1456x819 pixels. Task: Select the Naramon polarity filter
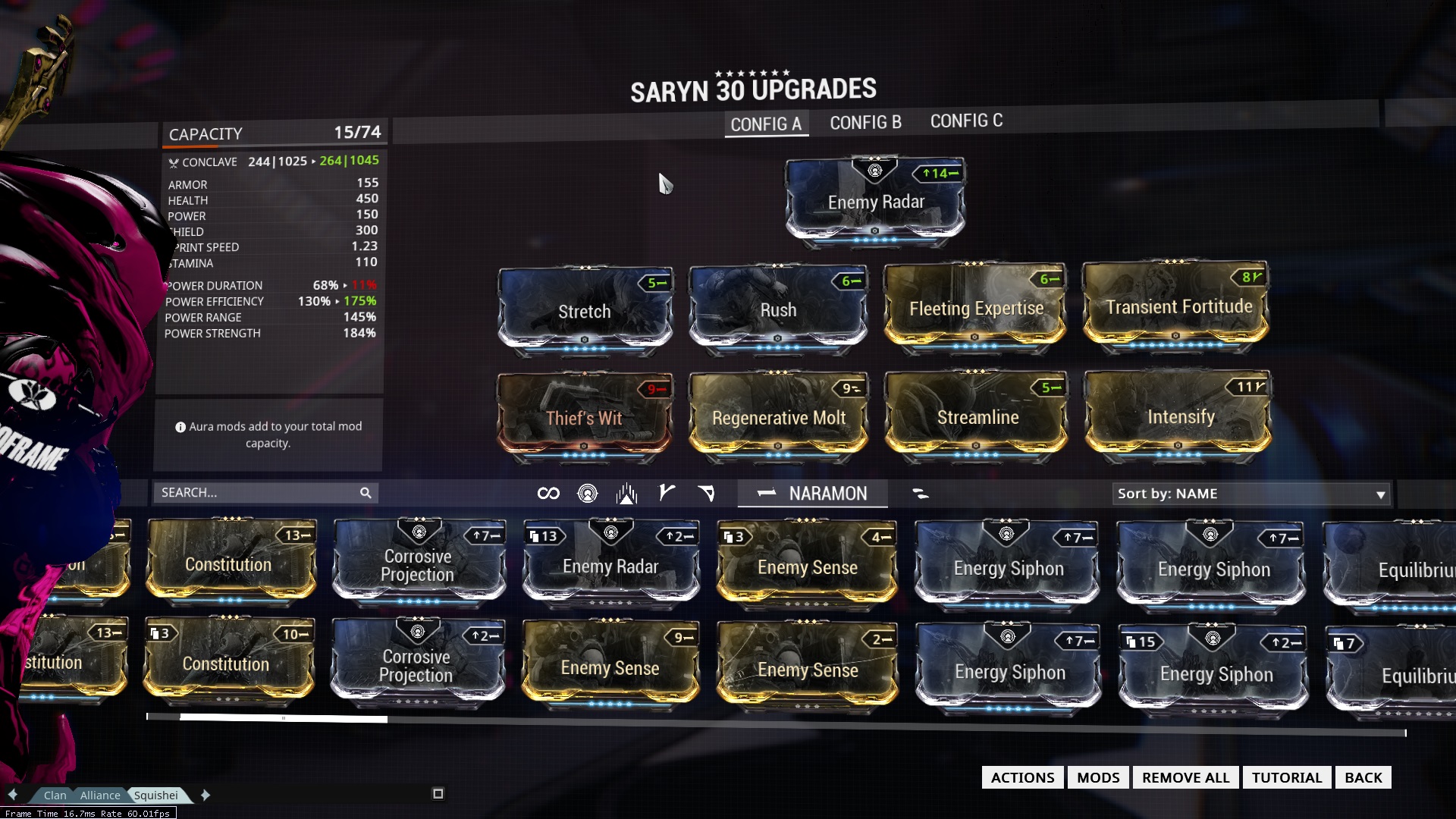pos(813,494)
